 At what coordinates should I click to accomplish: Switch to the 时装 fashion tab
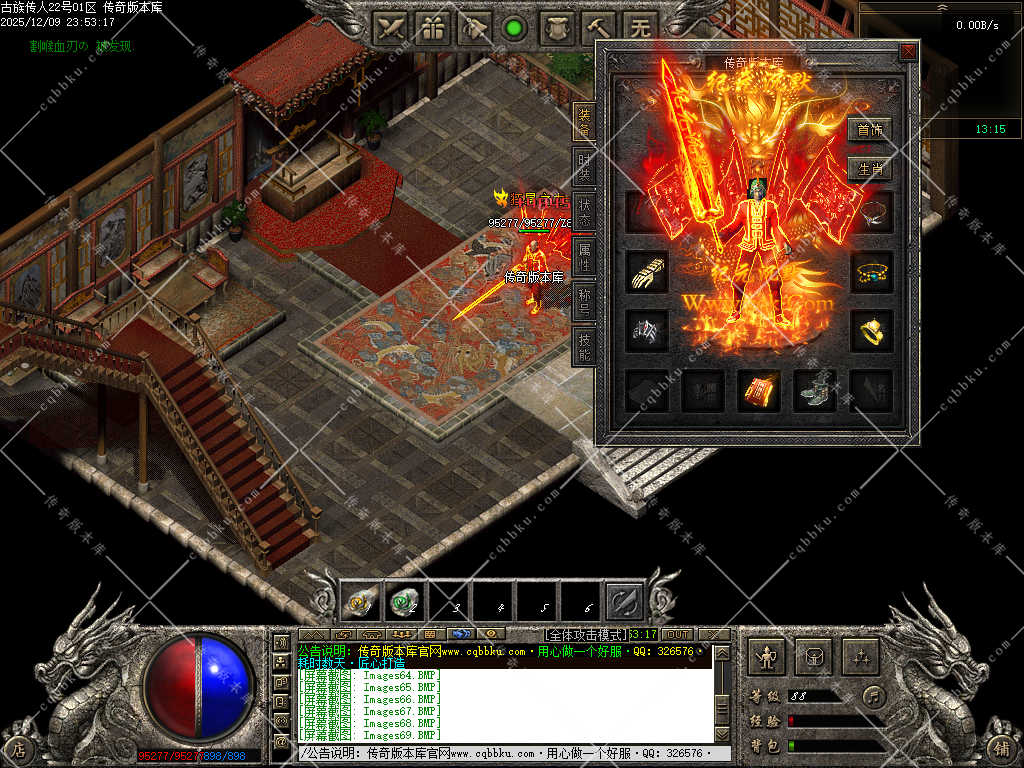585,165
